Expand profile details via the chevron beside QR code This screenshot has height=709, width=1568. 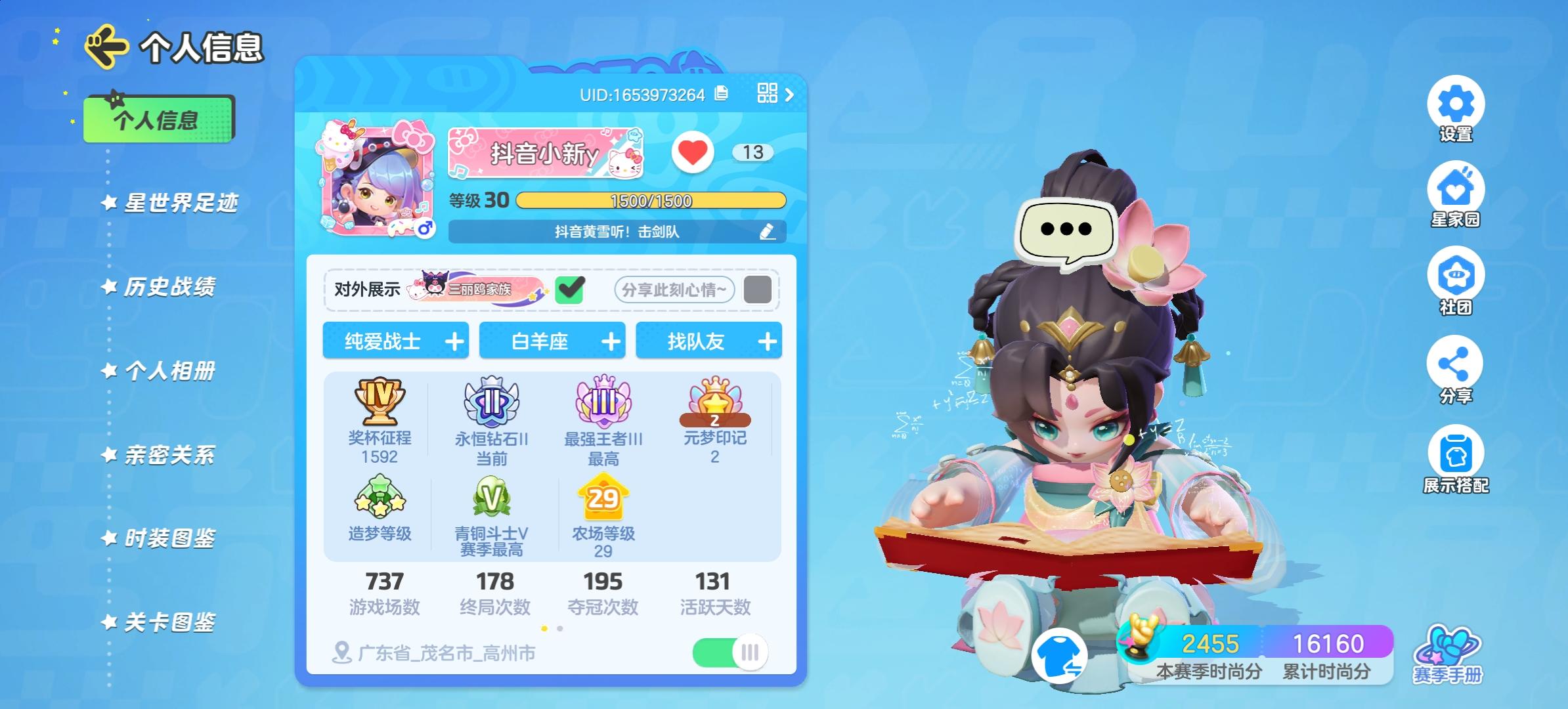(791, 94)
